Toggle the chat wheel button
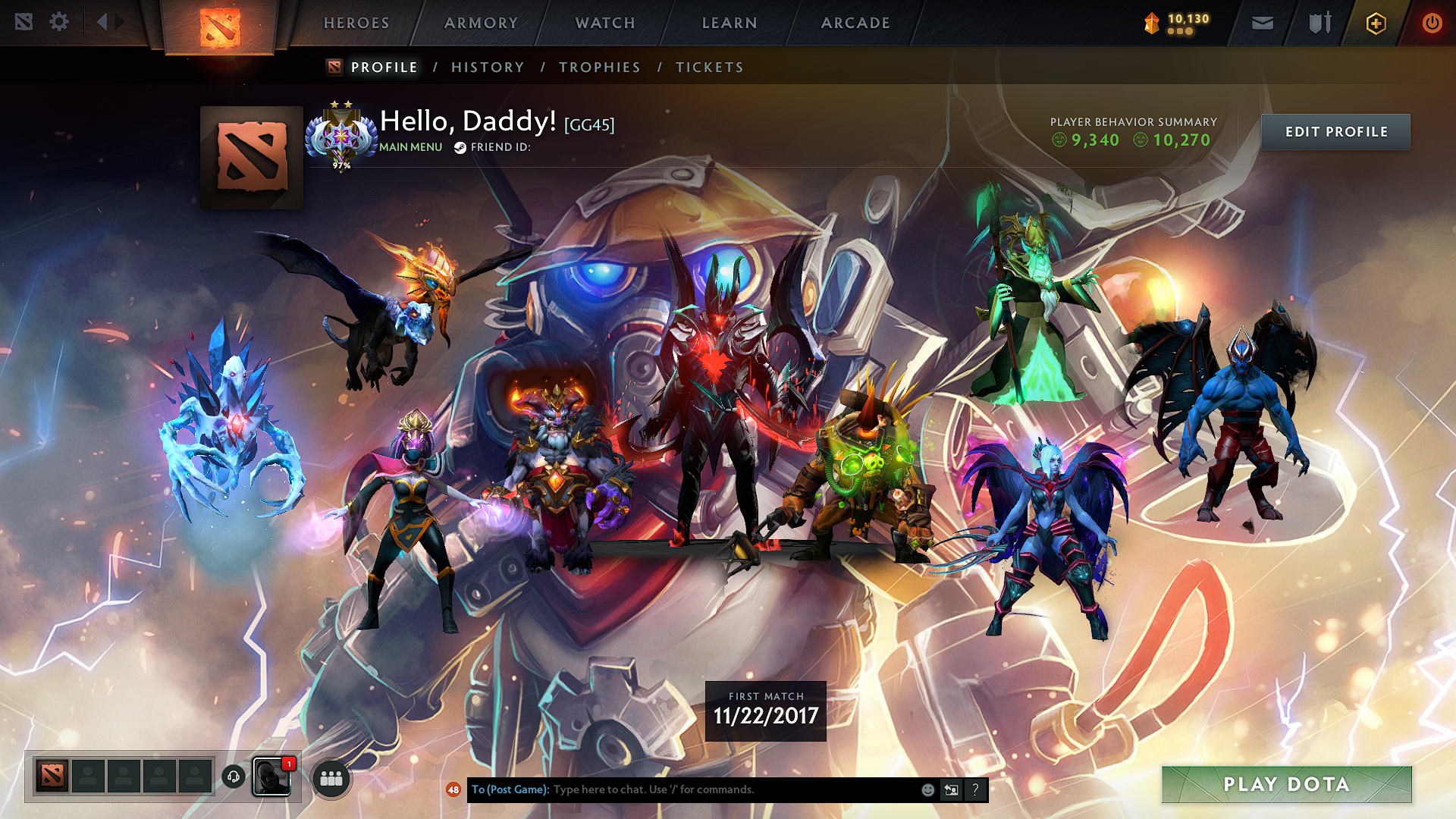Viewport: 1456px width, 819px height. click(x=951, y=789)
